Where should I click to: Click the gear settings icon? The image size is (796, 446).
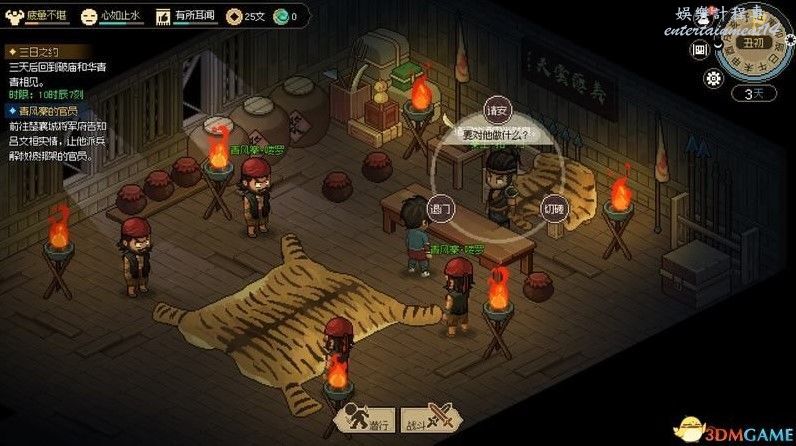tap(714, 80)
